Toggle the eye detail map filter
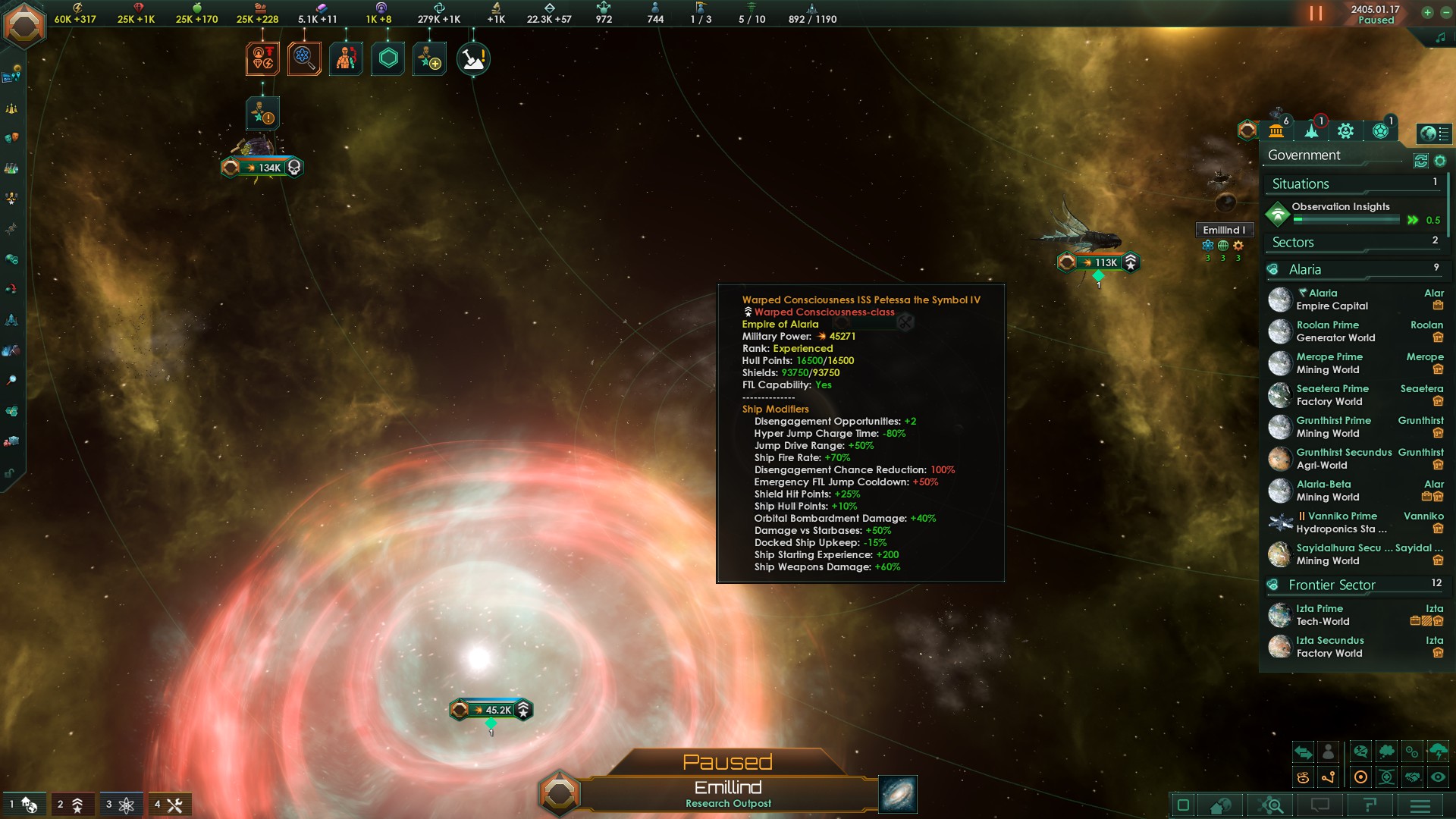Screen dimensions: 1456x819 point(1438,777)
